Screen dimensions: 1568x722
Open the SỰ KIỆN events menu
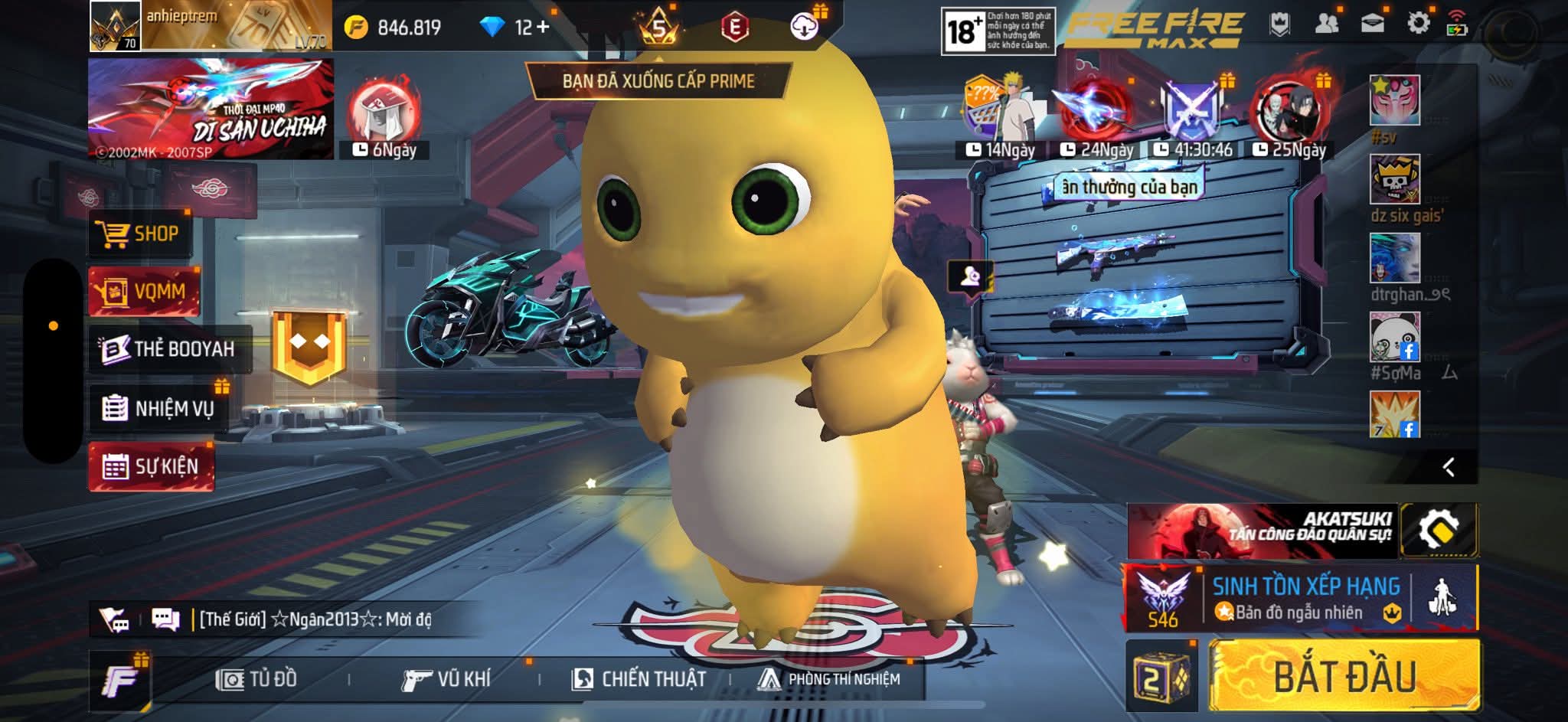pyautogui.click(x=152, y=466)
